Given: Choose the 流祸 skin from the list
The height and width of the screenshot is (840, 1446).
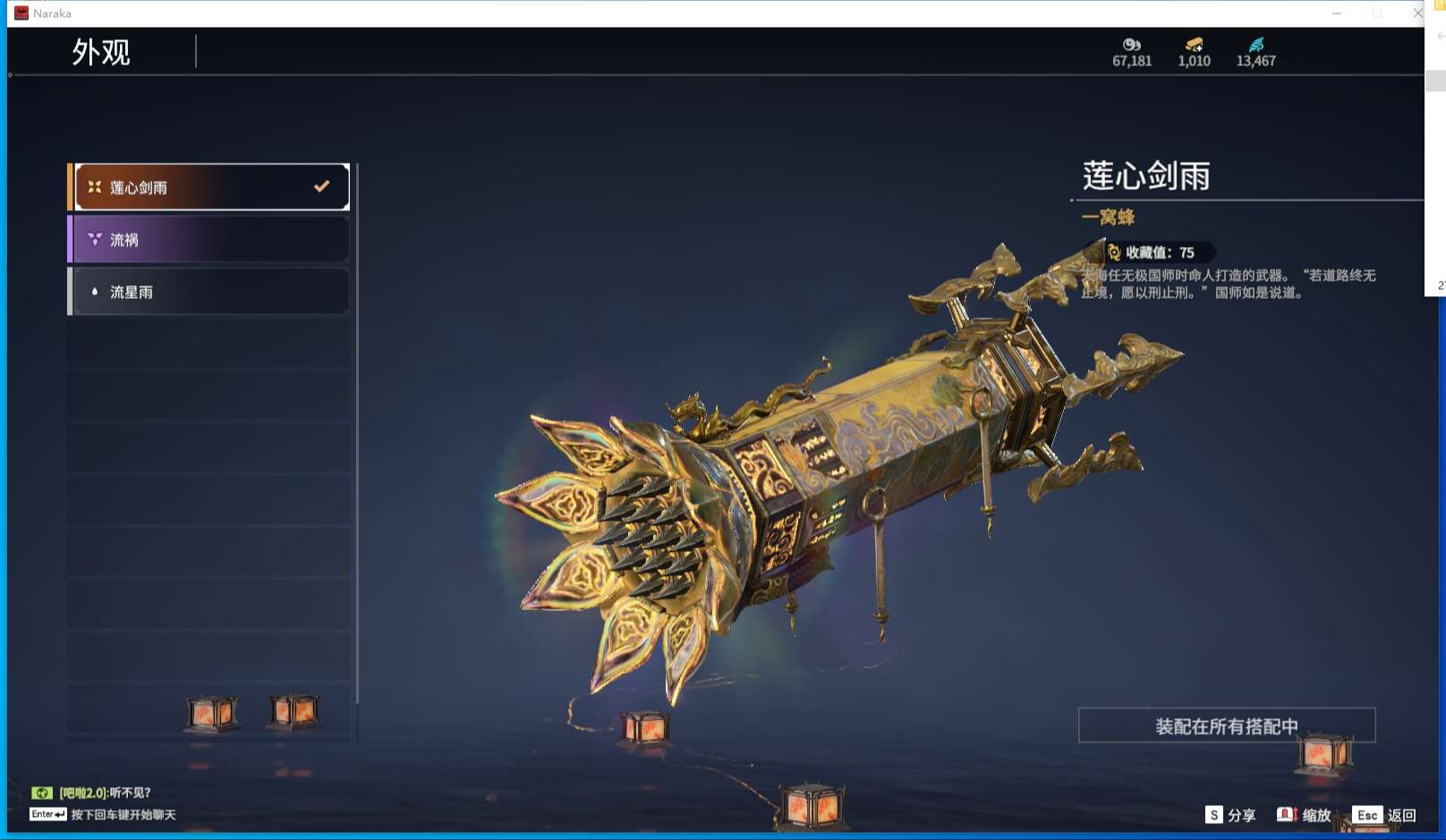Looking at the screenshot, I should (x=211, y=240).
